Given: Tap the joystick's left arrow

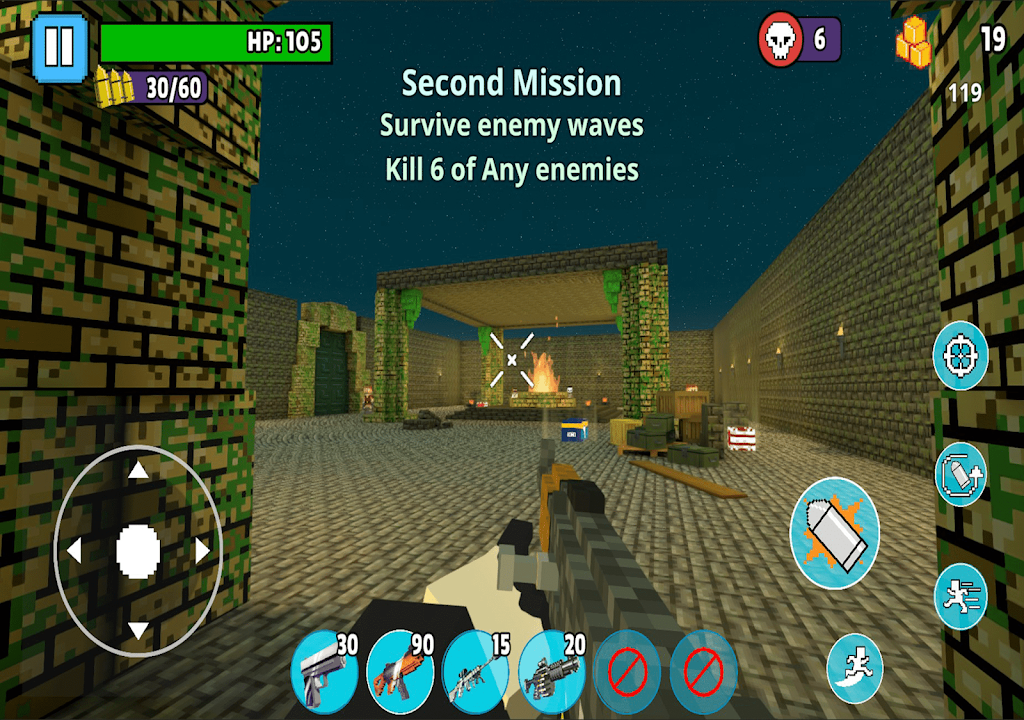Looking at the screenshot, I should (73, 550).
